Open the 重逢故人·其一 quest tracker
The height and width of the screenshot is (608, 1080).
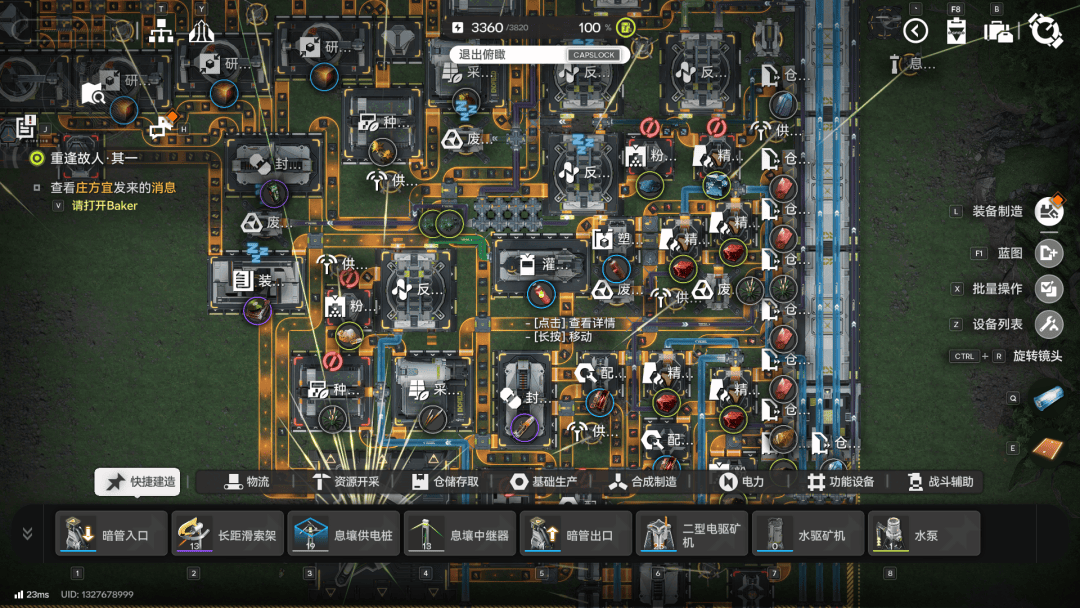click(x=95, y=158)
